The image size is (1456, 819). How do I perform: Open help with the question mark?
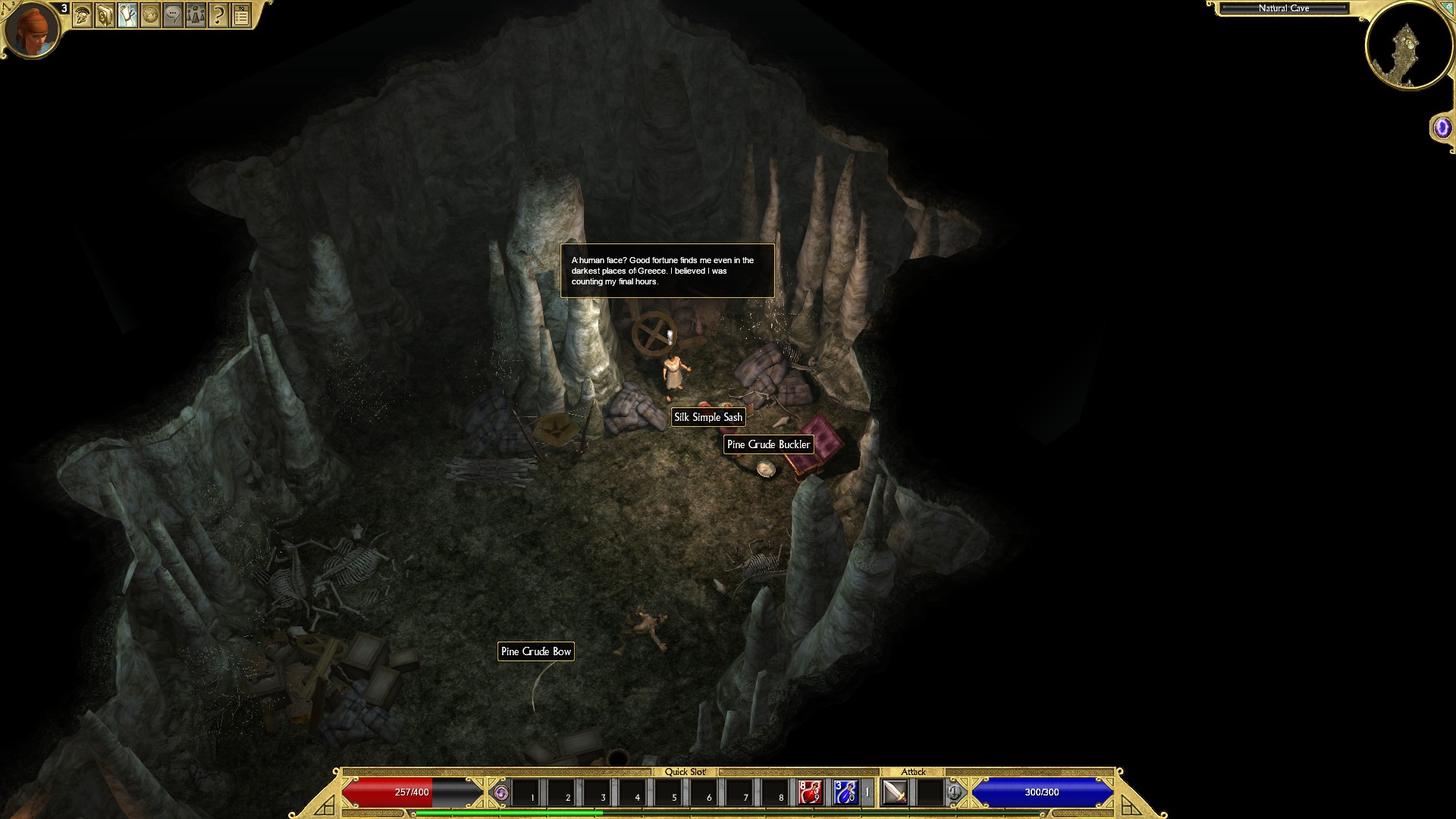click(218, 15)
